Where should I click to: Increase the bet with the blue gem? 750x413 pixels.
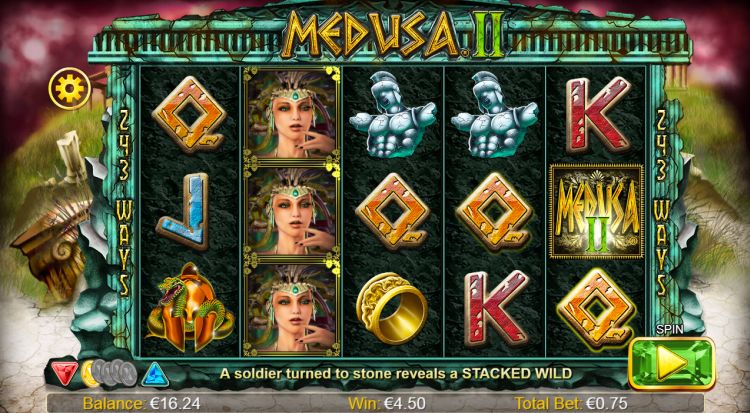pos(154,373)
